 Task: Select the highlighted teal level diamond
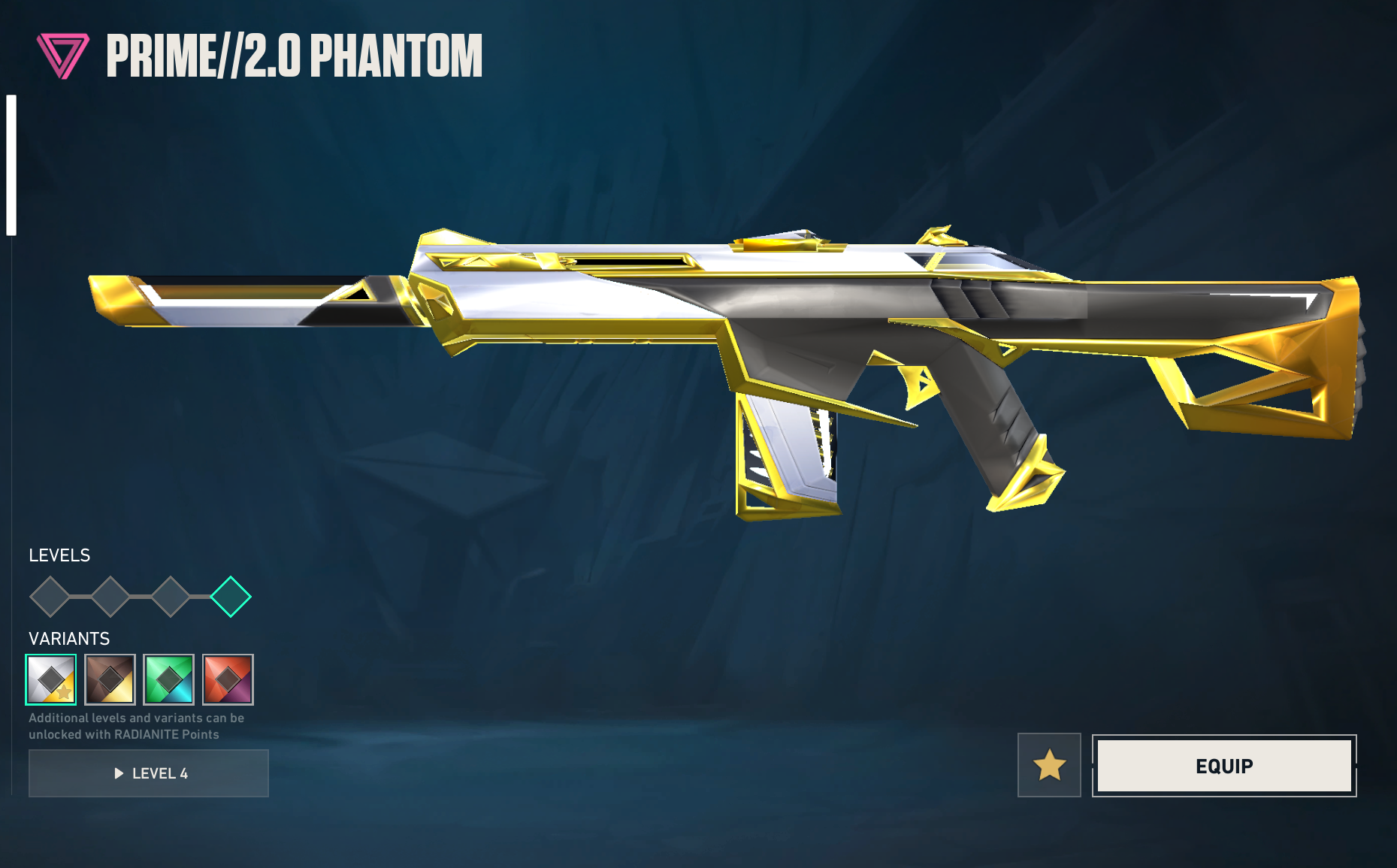(231, 597)
